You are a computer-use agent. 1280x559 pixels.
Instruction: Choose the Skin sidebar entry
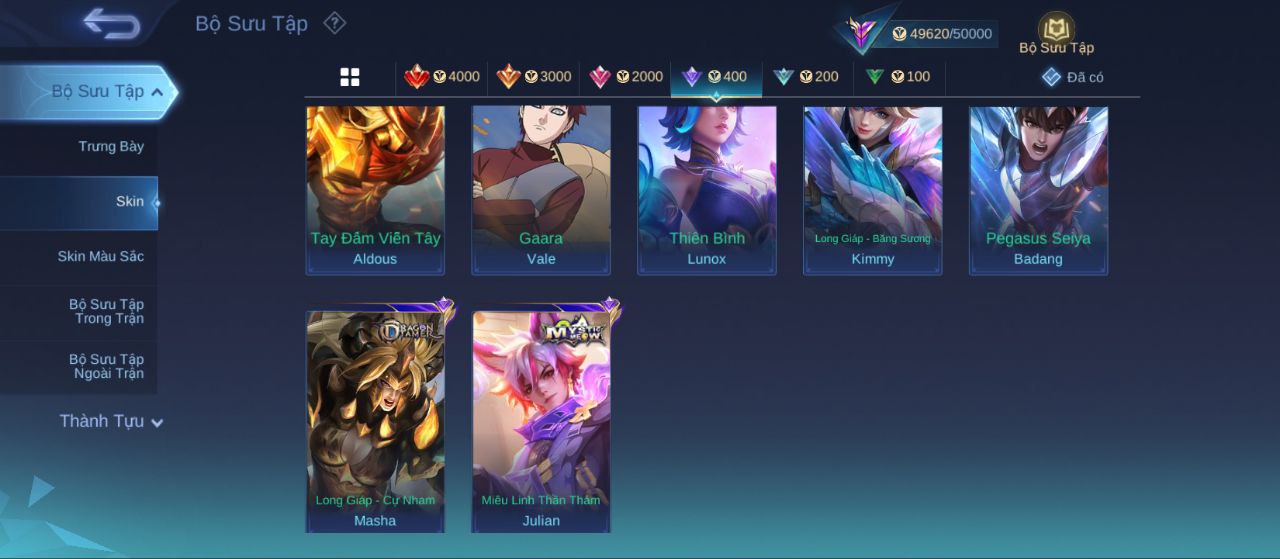[129, 201]
